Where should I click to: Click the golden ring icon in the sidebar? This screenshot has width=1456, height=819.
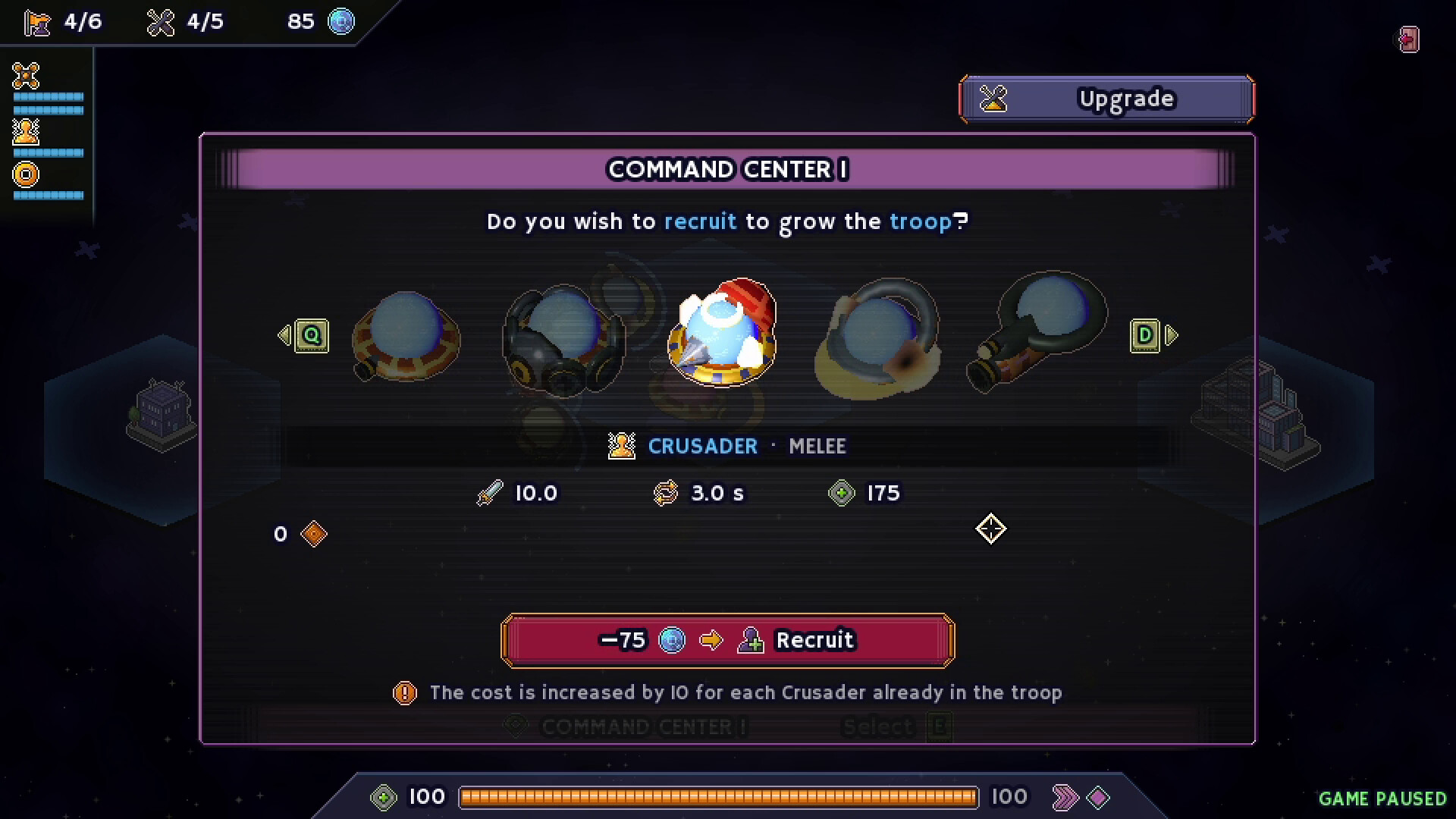pos(24,174)
